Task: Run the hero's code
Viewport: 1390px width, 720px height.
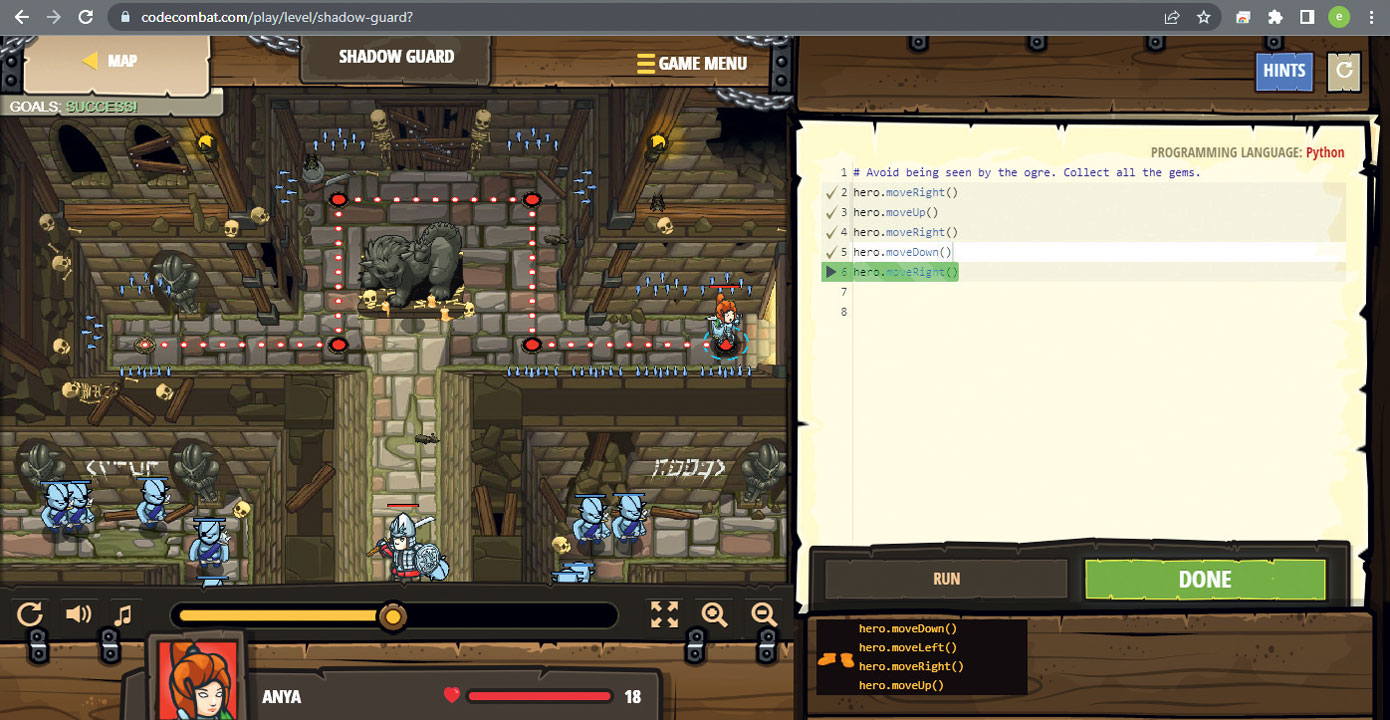Action: 946,579
